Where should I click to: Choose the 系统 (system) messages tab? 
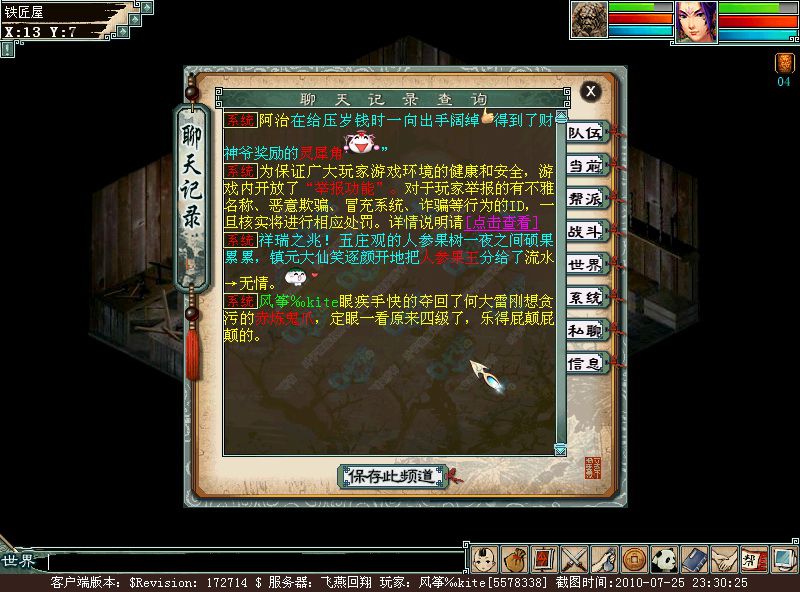(585, 297)
